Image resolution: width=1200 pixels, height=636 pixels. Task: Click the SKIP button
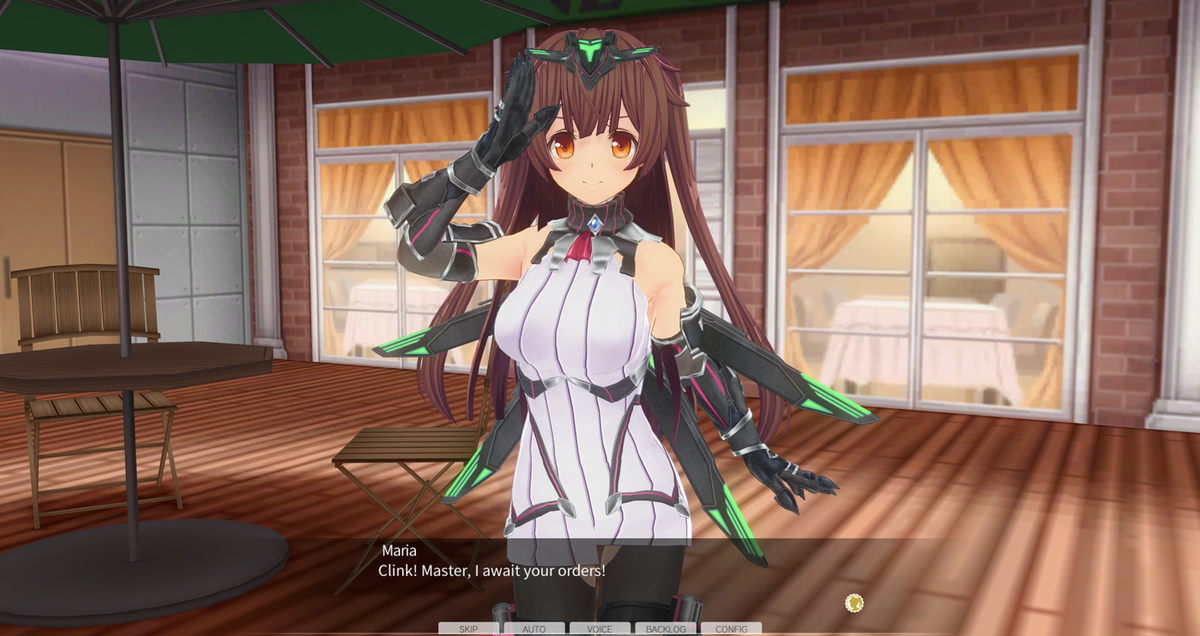[x=468, y=629]
